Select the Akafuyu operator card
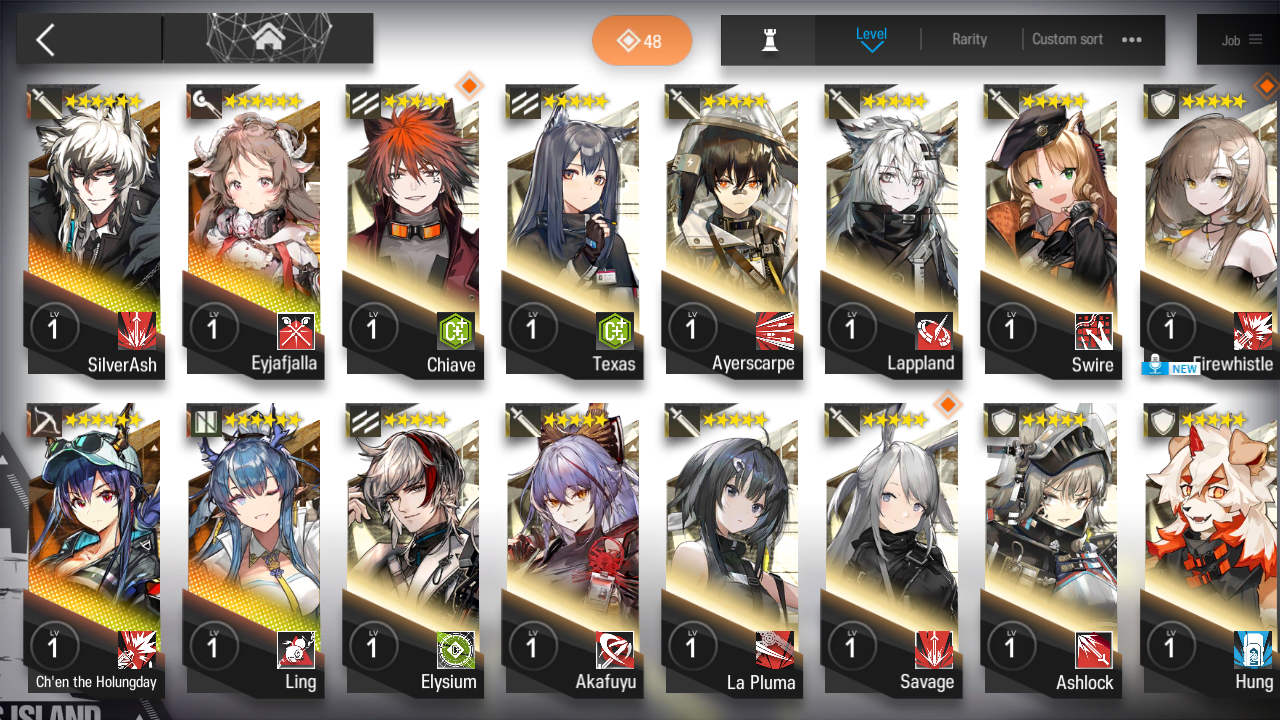Screen dimensions: 1280x720 [x=573, y=548]
